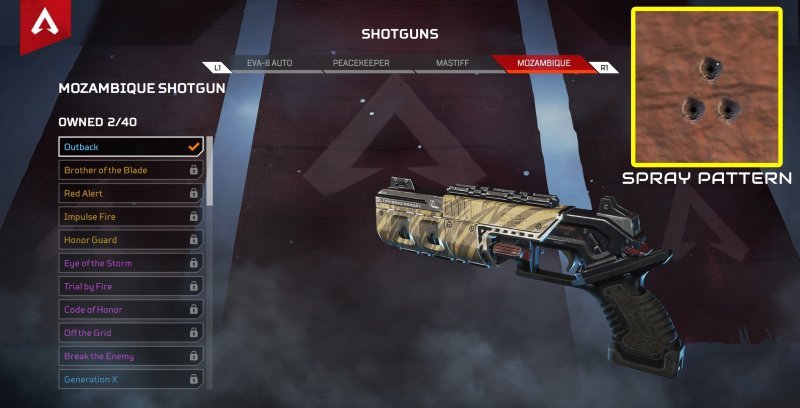Select the Generation X skin

(x=130, y=379)
